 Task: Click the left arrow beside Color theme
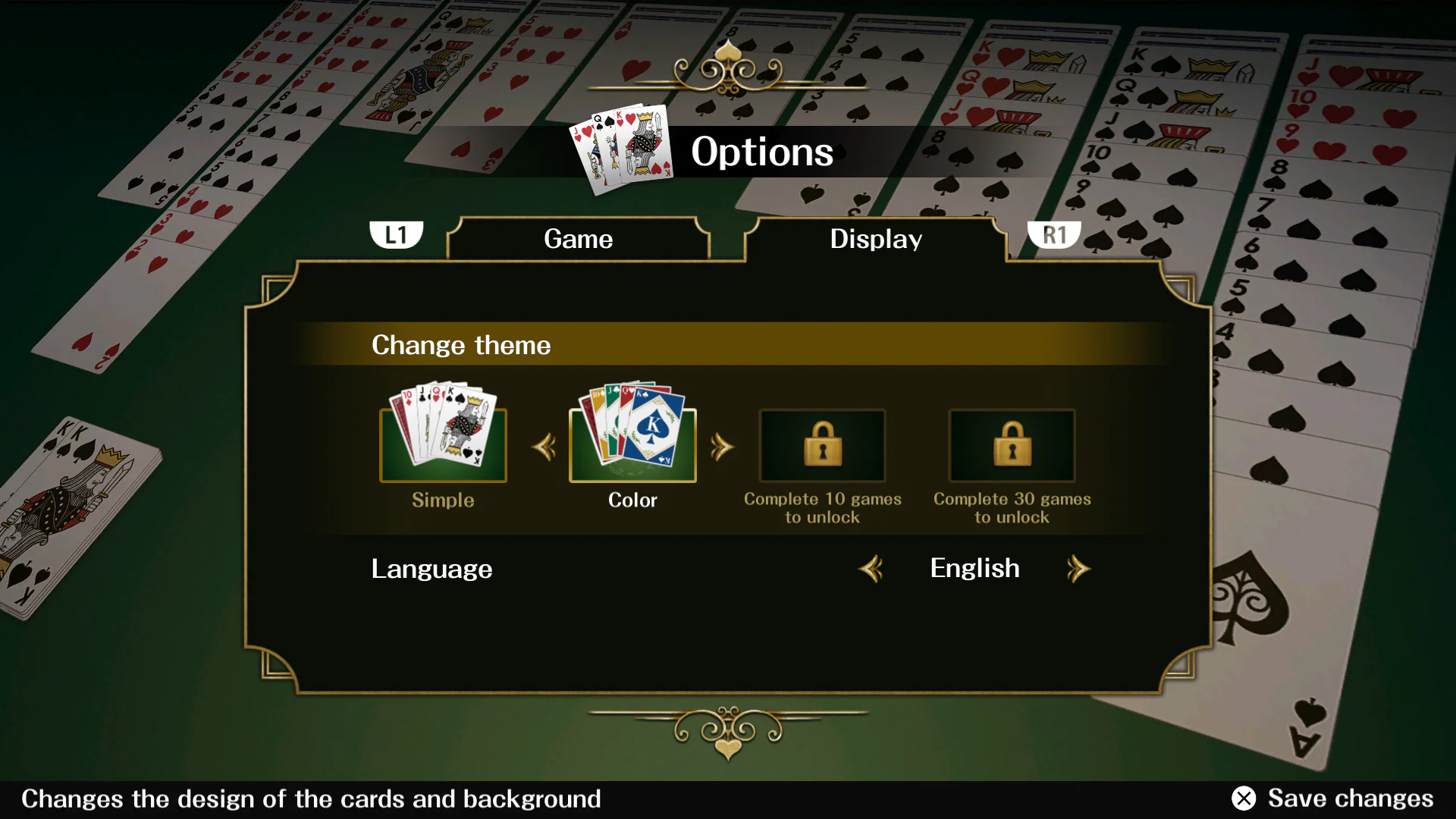tap(543, 447)
